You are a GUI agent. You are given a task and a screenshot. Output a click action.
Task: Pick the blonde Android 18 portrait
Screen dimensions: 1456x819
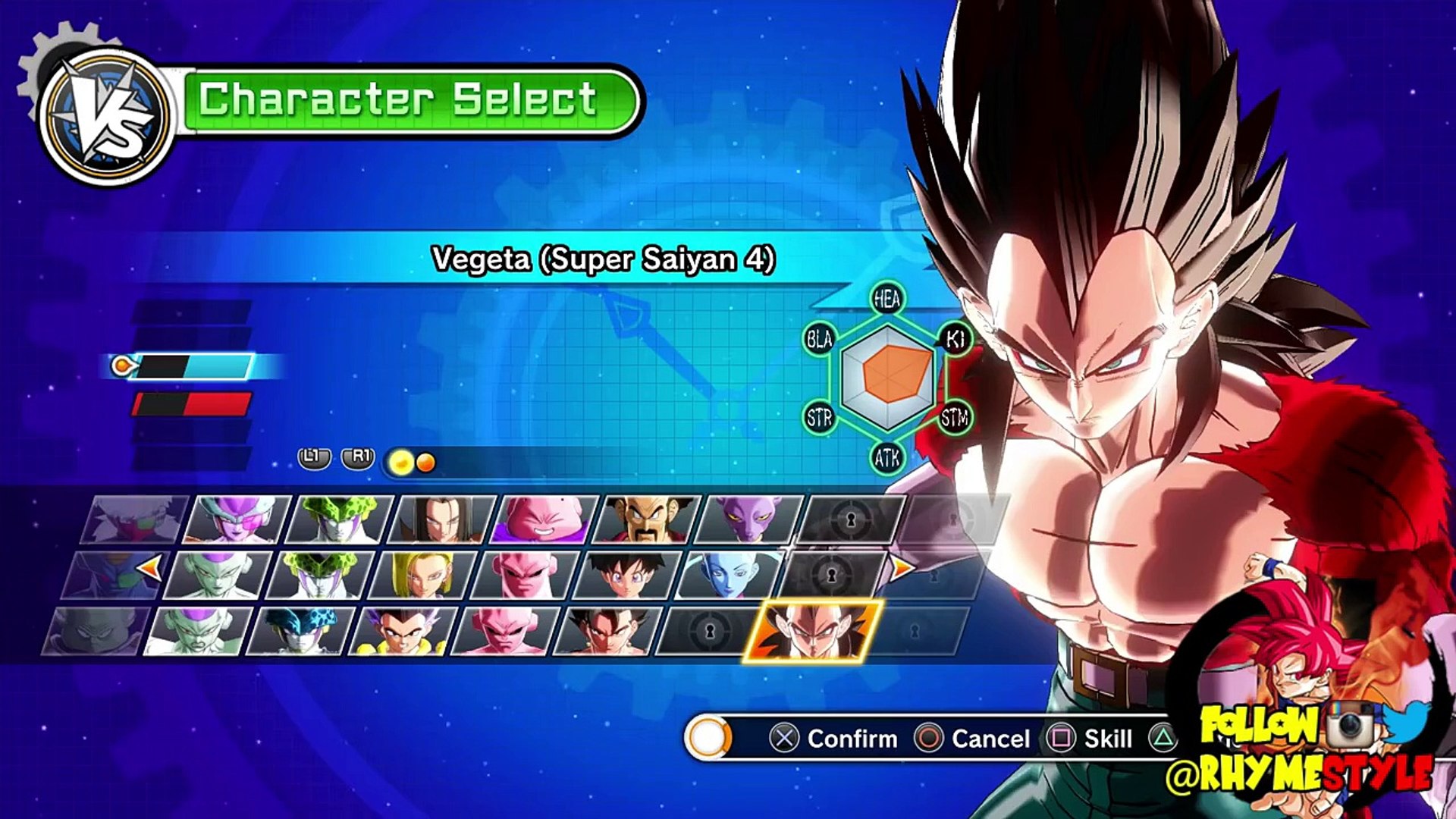pyautogui.click(x=422, y=575)
